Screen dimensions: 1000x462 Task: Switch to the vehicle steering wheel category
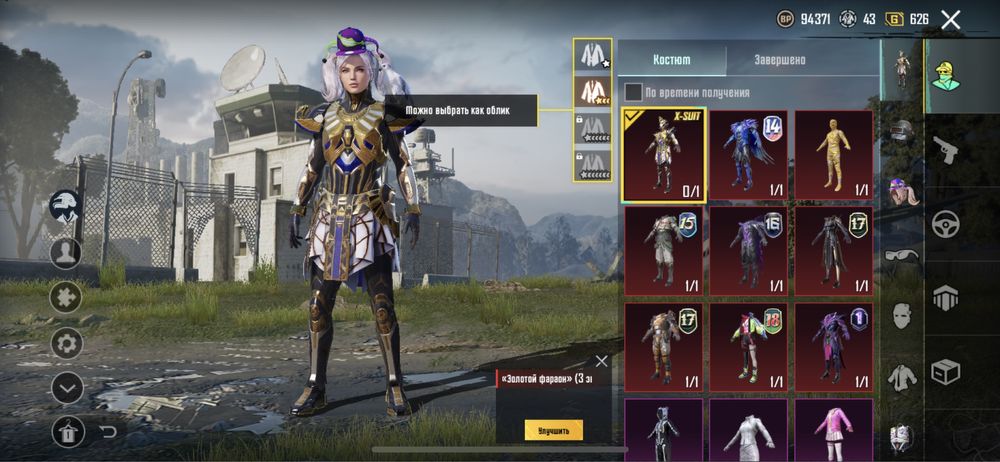pyautogui.click(x=945, y=224)
